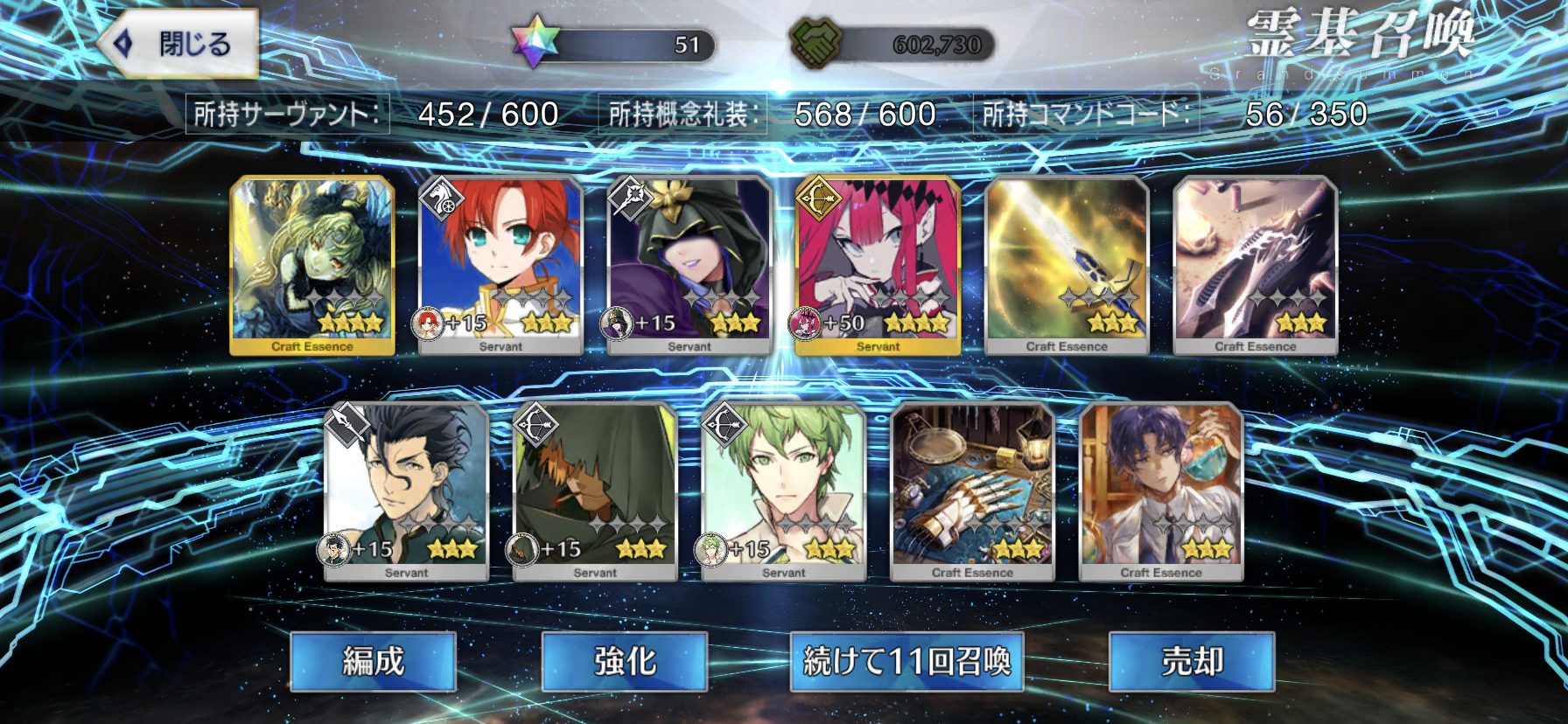Inspect the dark blade Craft Essence card

click(1255, 265)
